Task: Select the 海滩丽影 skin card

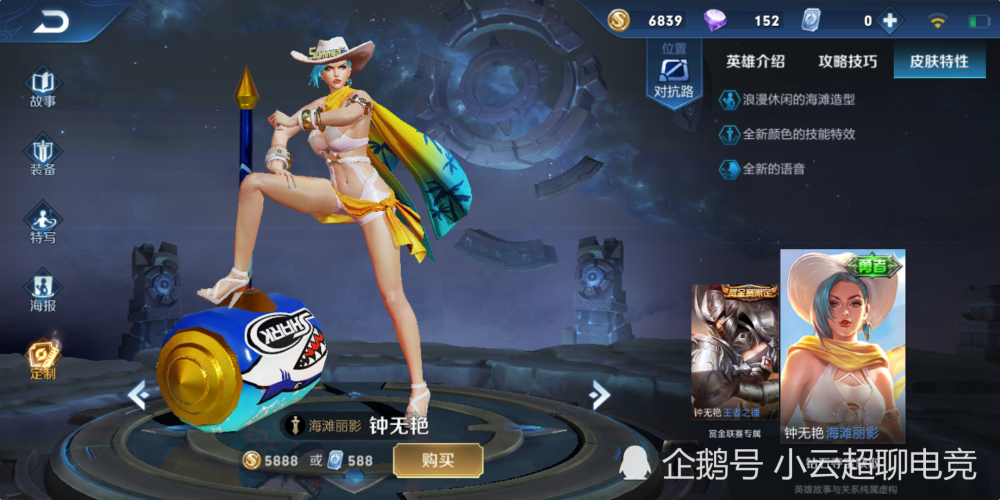Action: [842, 345]
